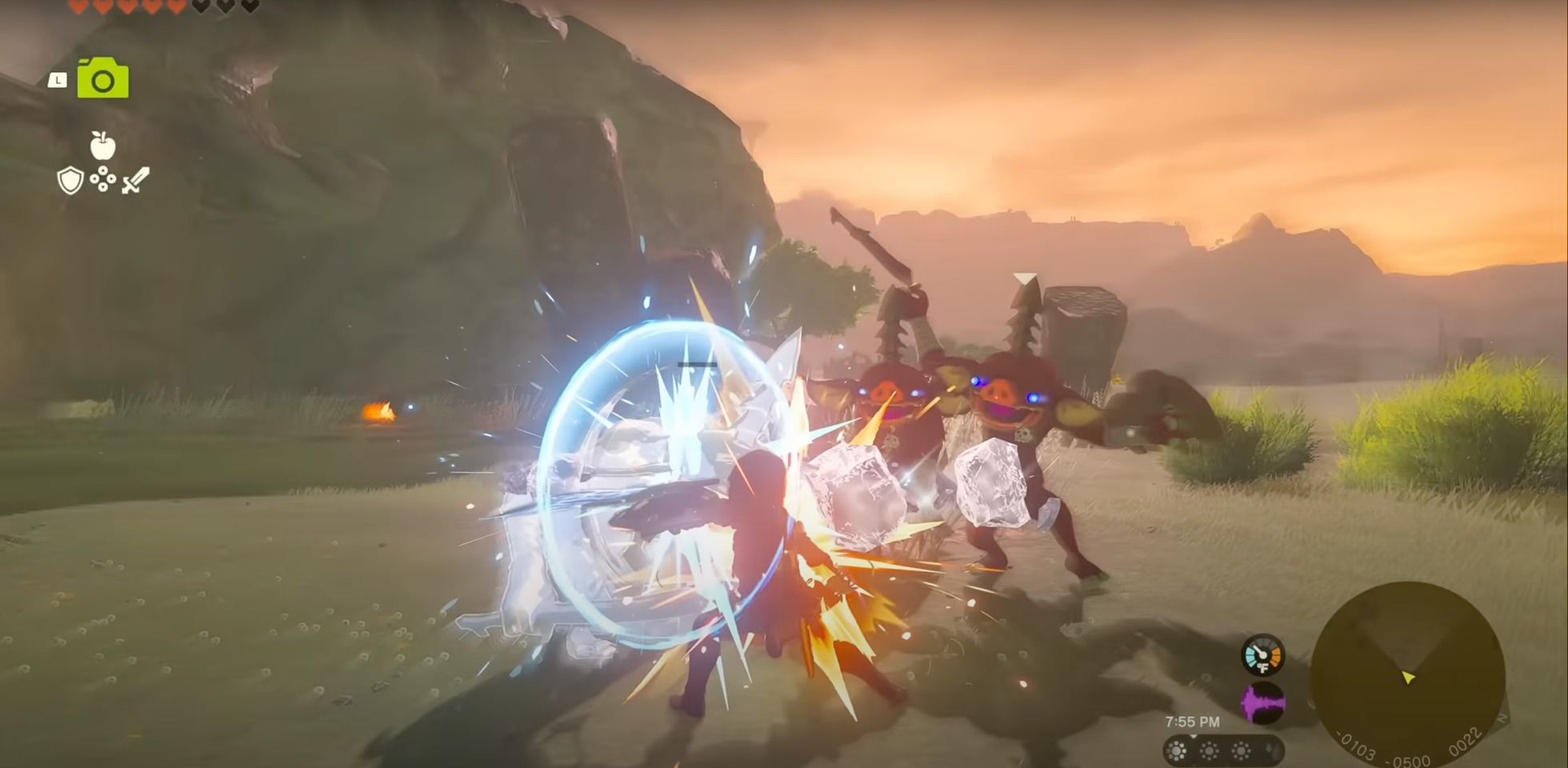Viewport: 1568px width, 768px height.
Task: Select the camera ability icon
Action: [x=103, y=80]
